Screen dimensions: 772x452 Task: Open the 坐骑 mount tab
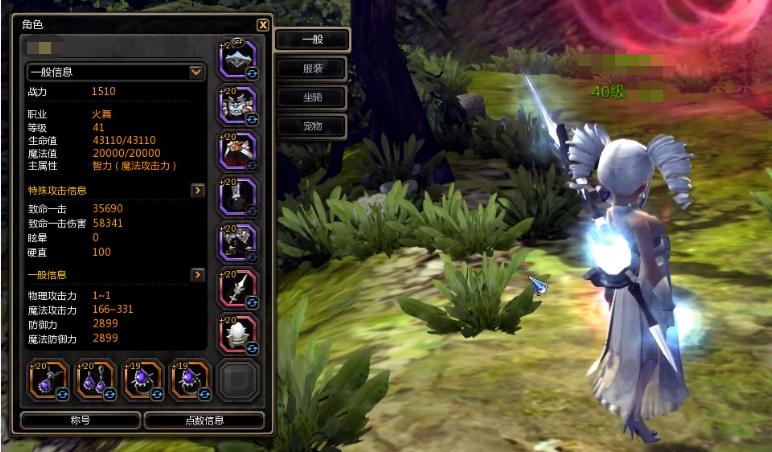[x=312, y=98]
